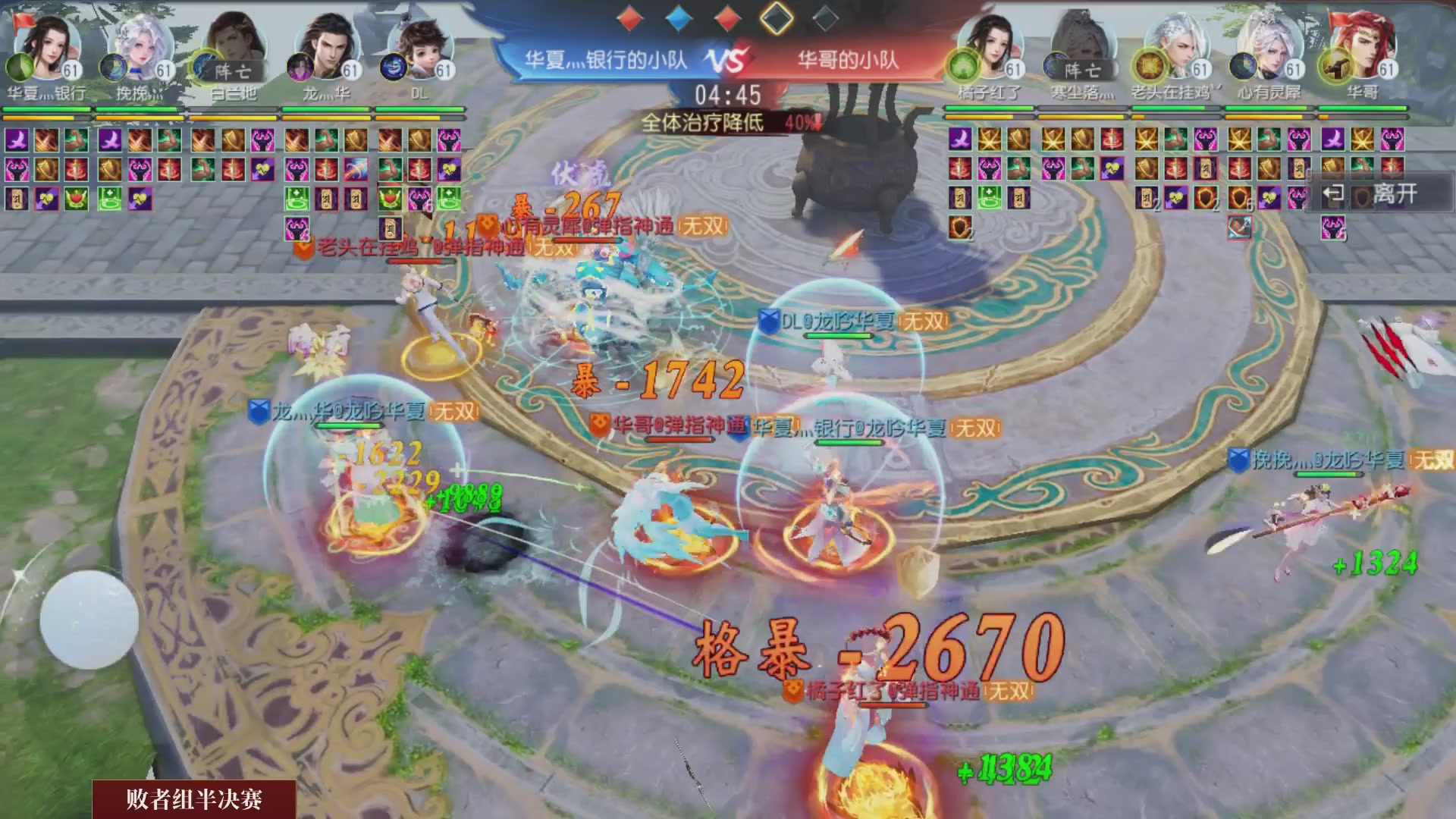The width and height of the screenshot is (1456, 819).
Task: Select the blue blade buff icon under 龙灬华
Action: (x=354, y=169)
